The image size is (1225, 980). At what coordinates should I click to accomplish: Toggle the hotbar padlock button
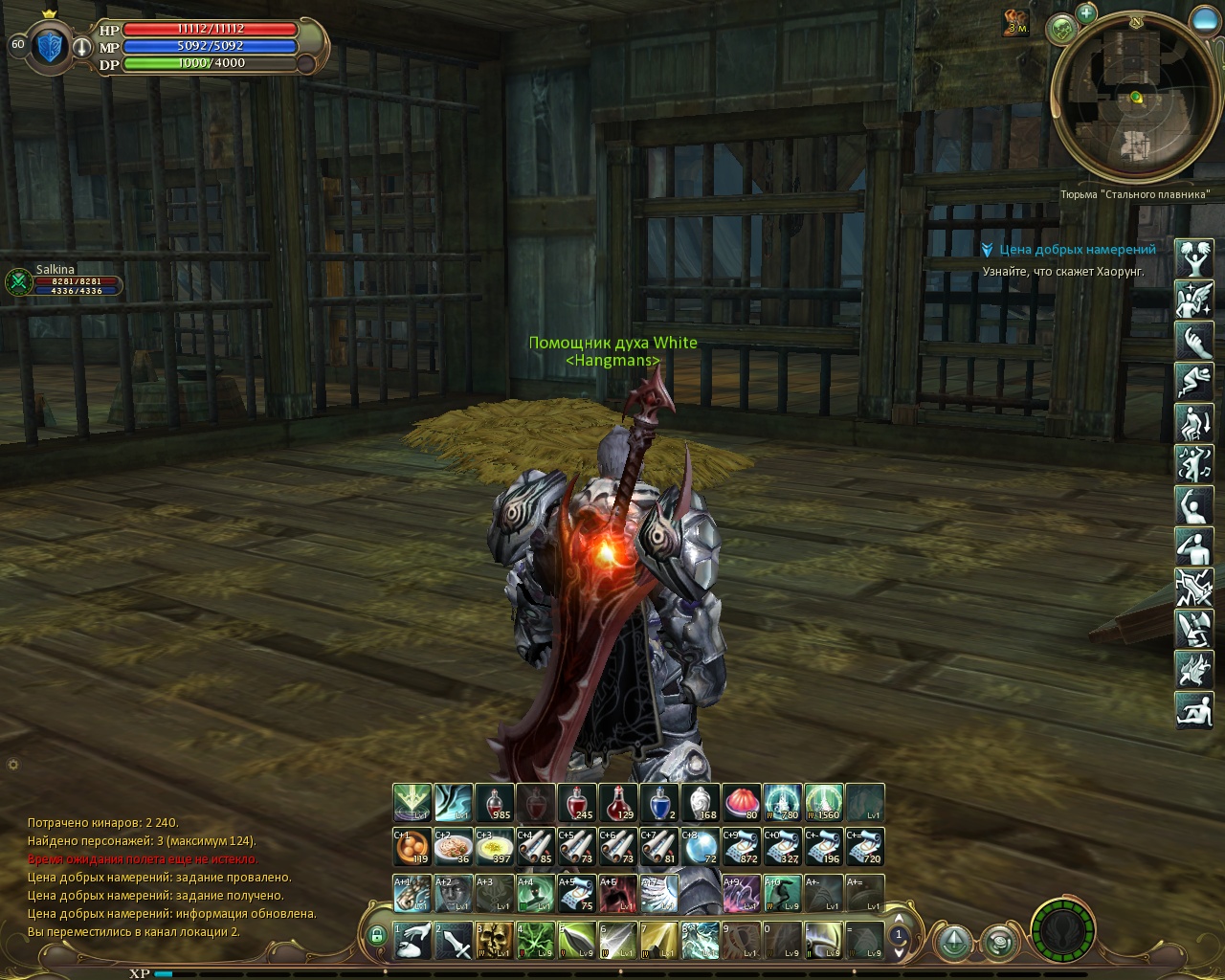point(377,934)
